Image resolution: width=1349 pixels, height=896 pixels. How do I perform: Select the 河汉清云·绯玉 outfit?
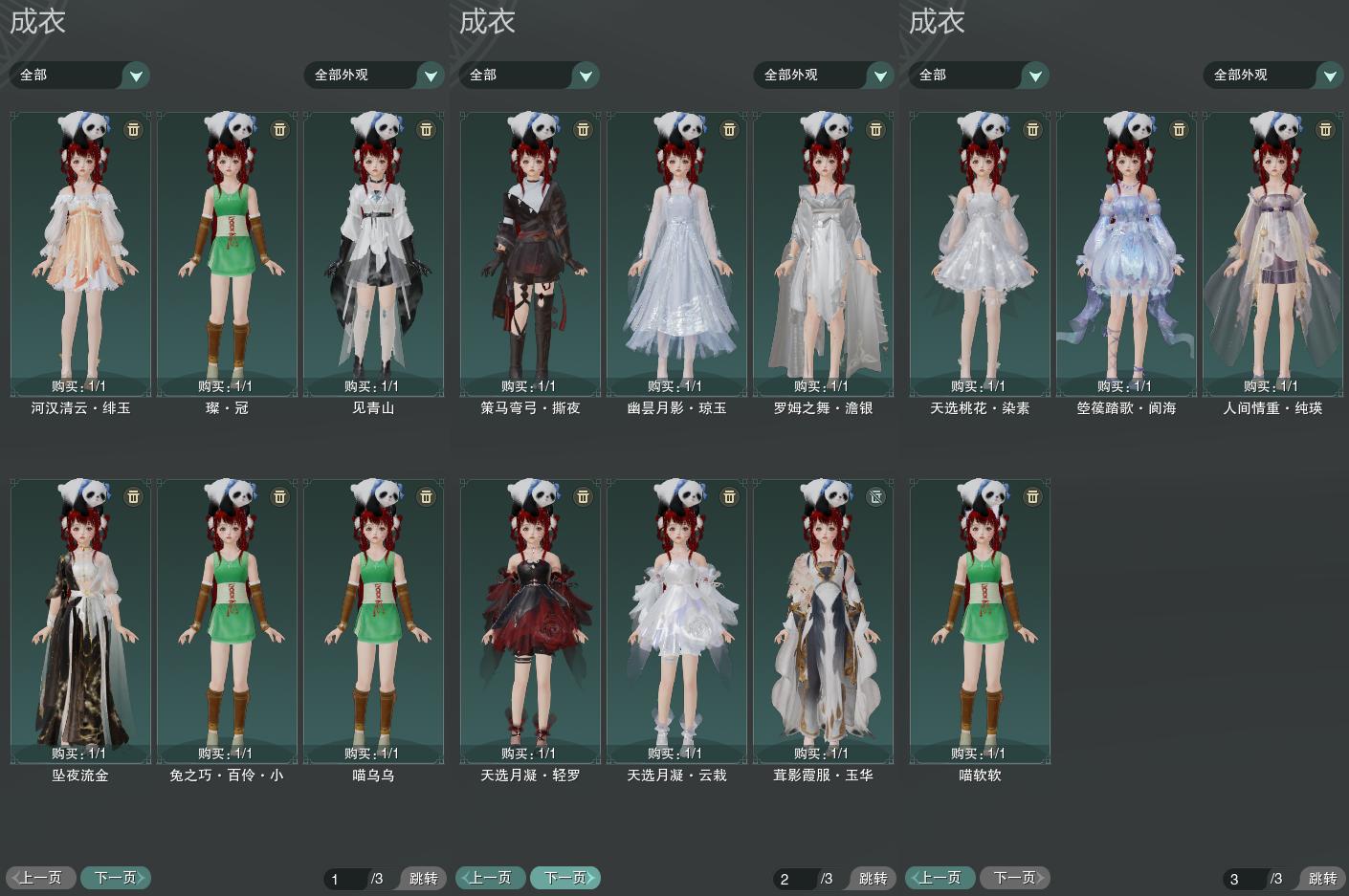click(80, 253)
